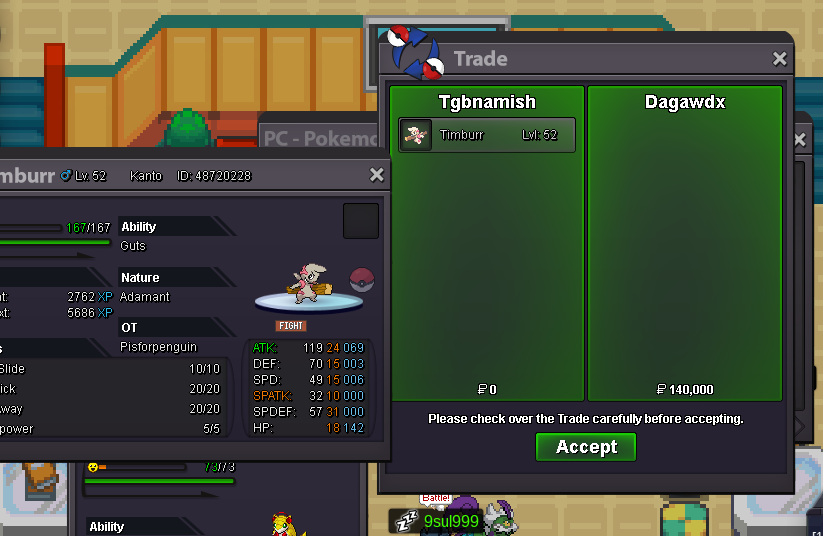
Task: Click the FIGHT type badge
Action: point(291,326)
